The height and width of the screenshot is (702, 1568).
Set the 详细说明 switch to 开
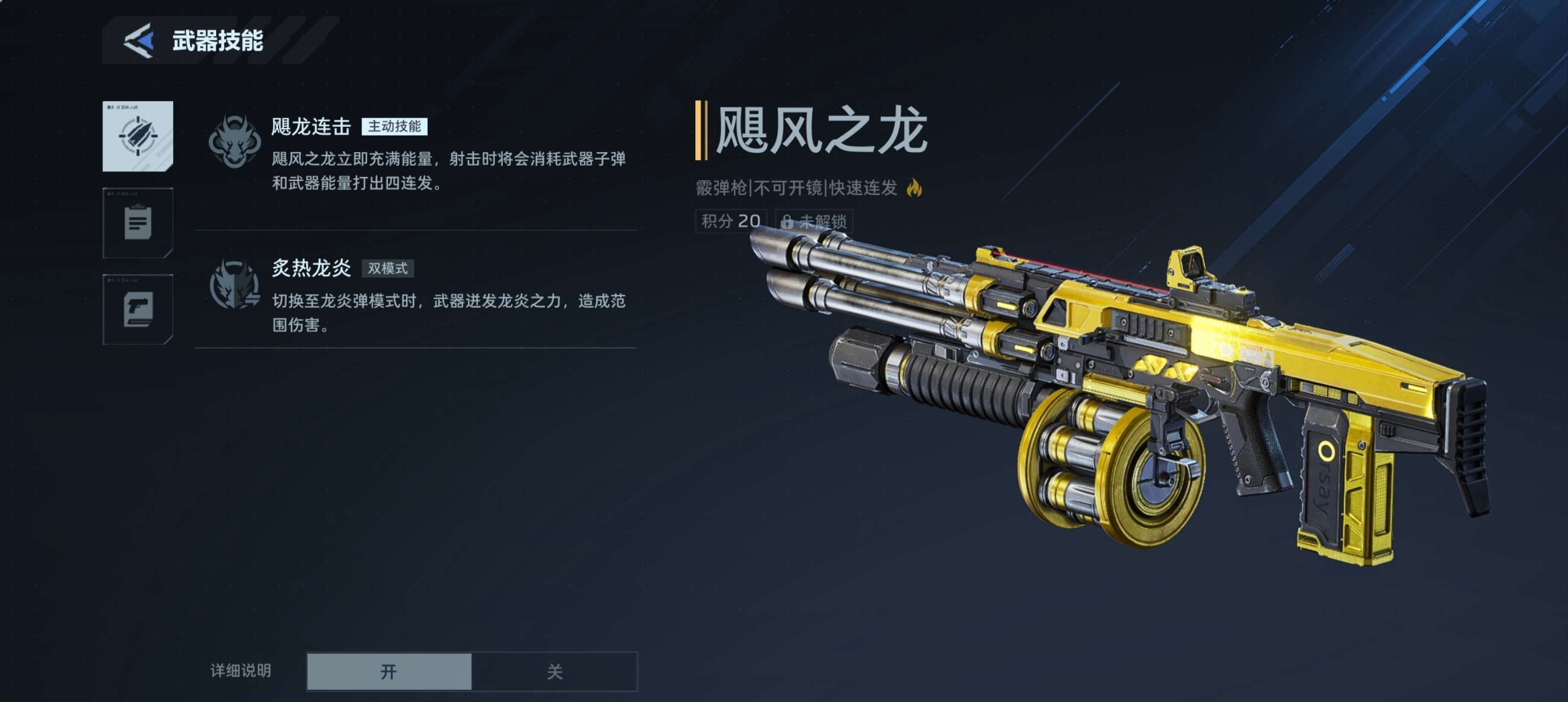389,671
